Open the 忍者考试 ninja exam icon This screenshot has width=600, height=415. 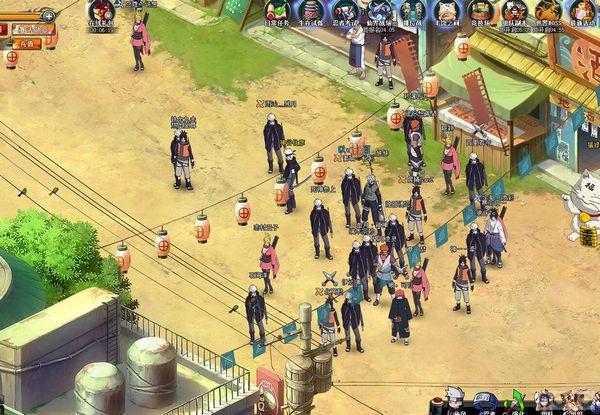[347, 12]
